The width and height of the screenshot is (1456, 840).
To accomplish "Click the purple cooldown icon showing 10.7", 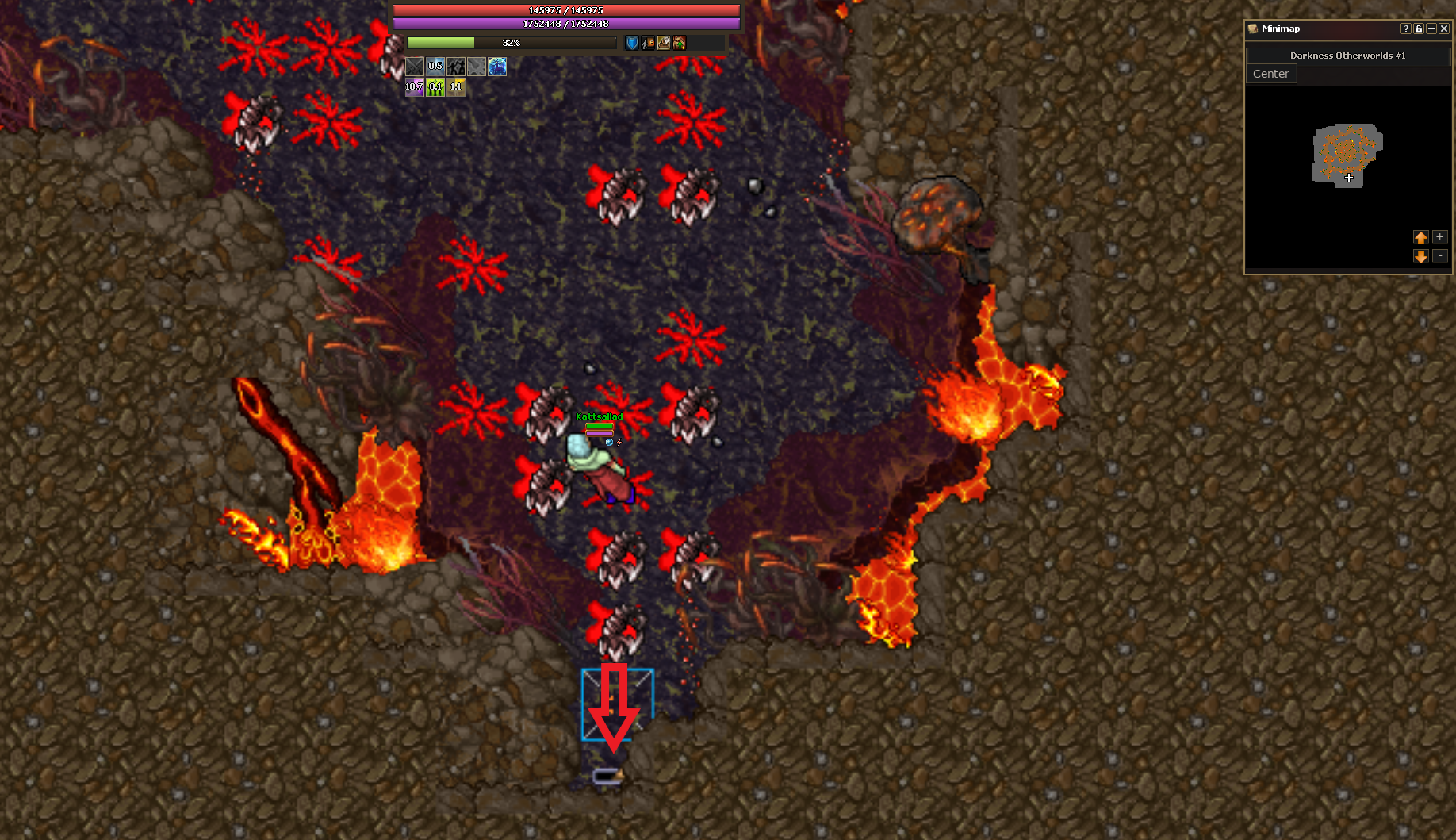I will click(x=414, y=87).
